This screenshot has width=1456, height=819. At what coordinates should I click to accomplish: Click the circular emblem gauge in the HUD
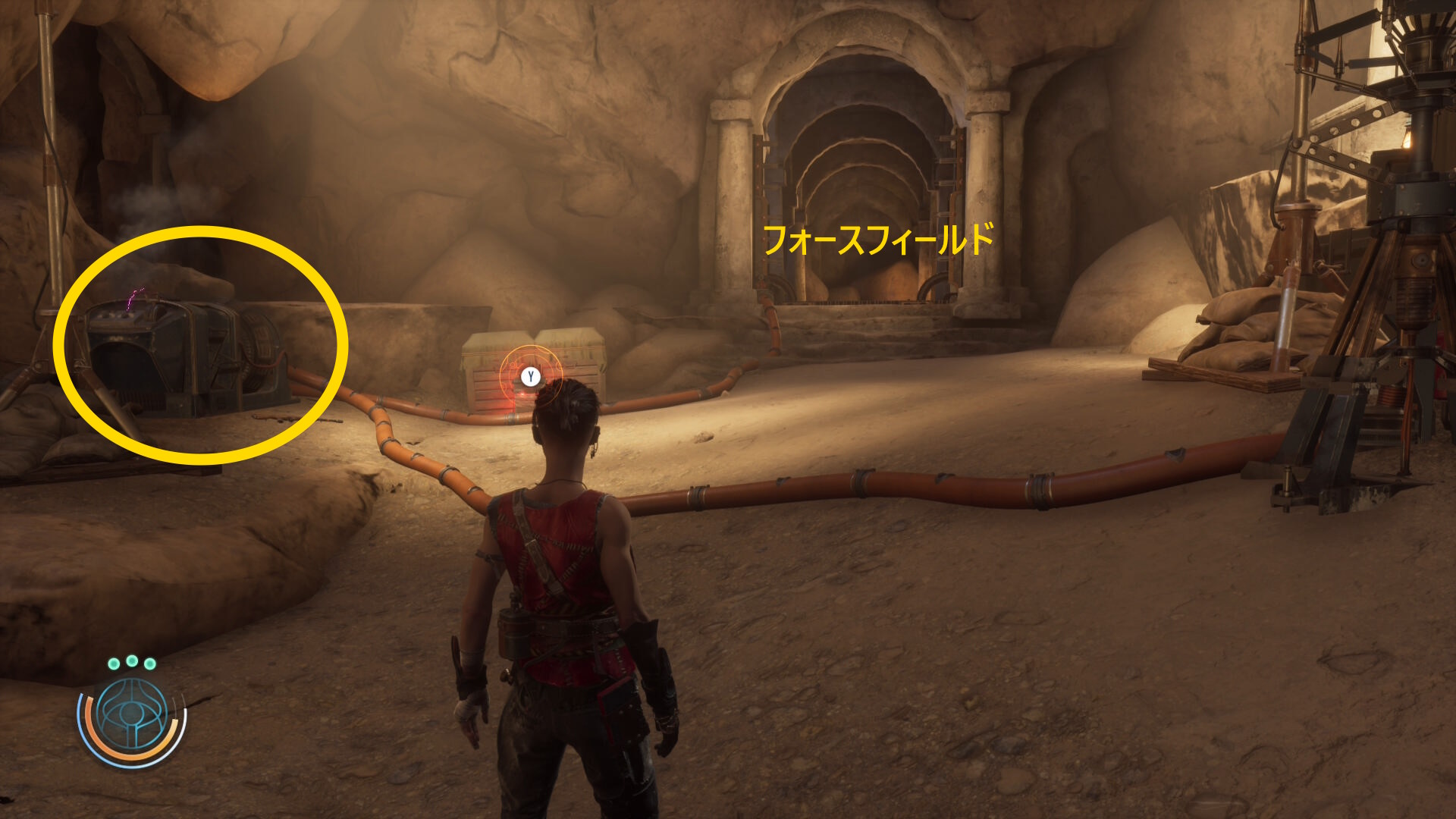click(x=132, y=717)
